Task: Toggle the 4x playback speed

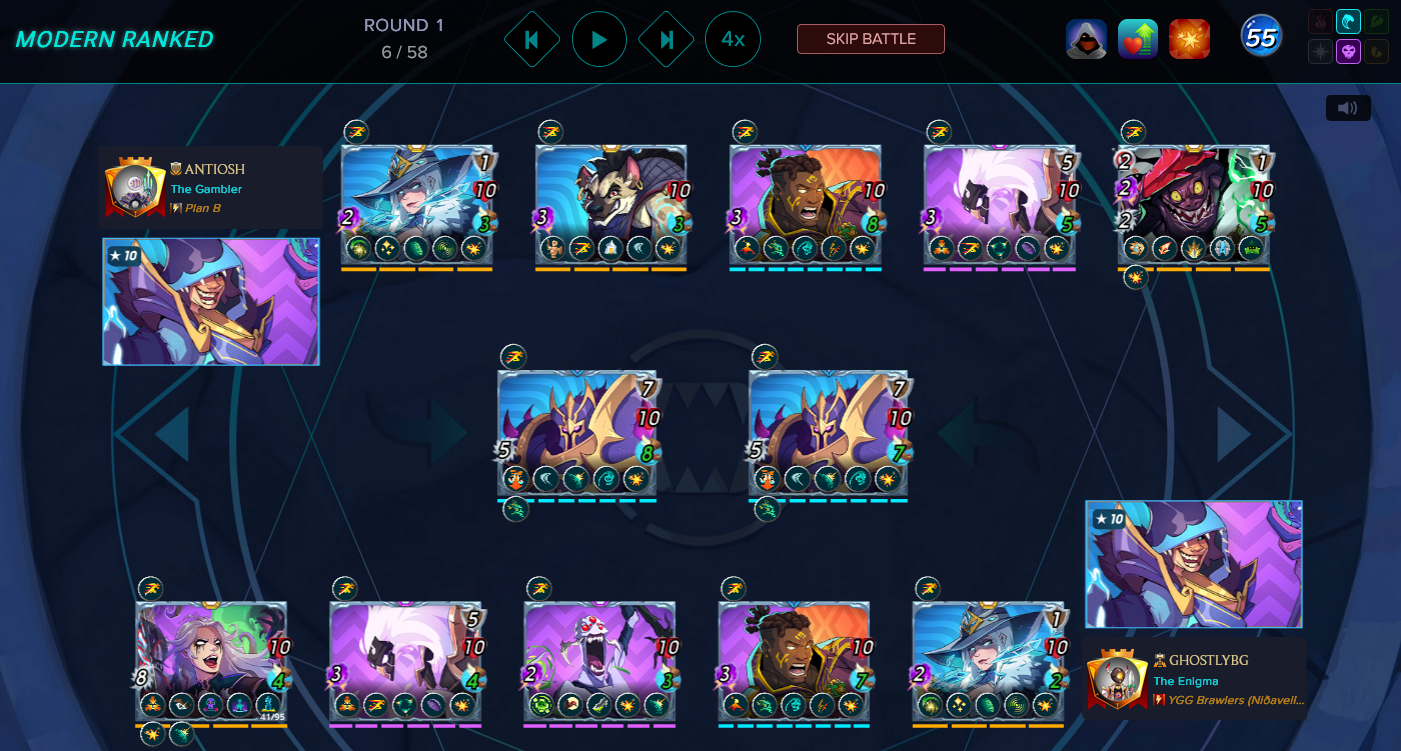Action: click(x=733, y=40)
